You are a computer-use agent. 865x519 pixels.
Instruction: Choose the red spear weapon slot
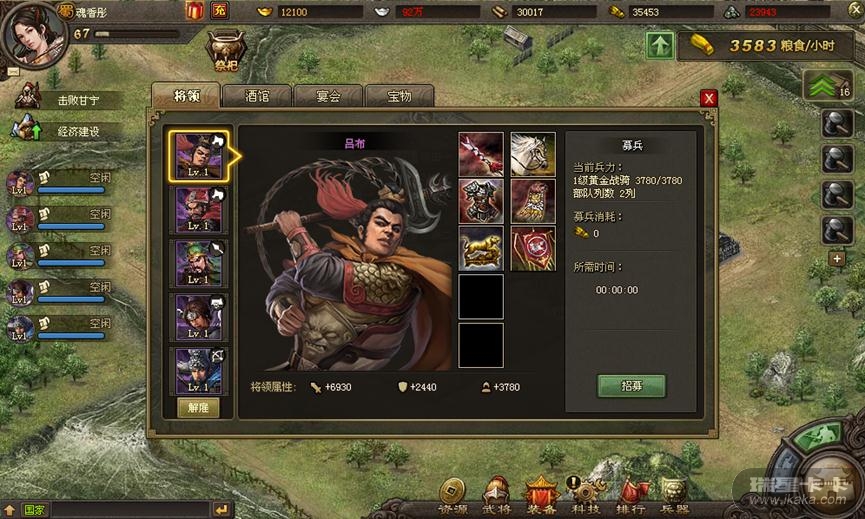point(481,154)
